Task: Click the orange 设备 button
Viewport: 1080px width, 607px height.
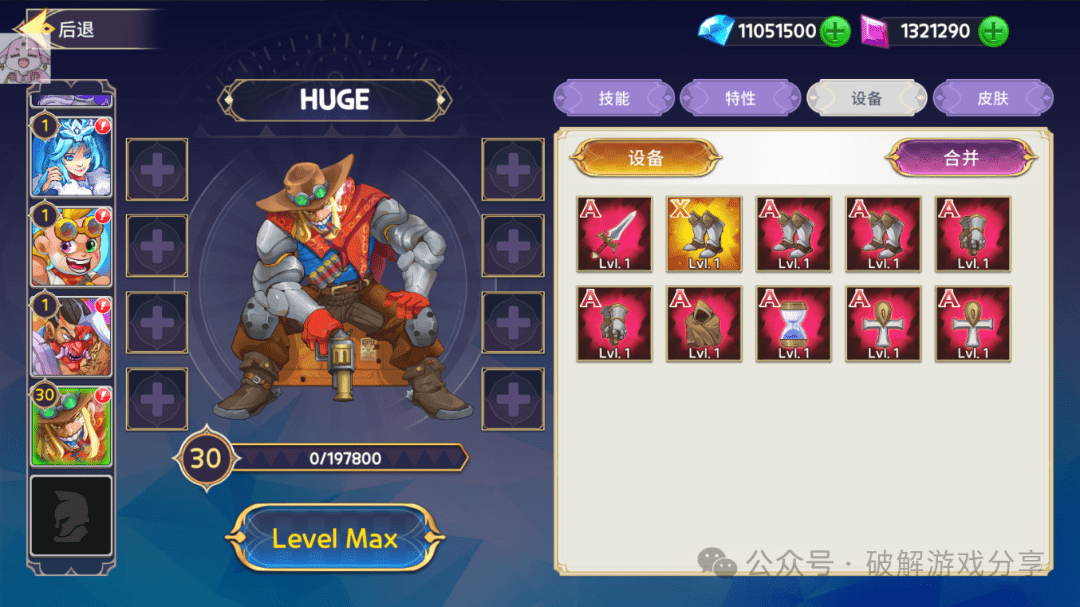Action: coord(645,158)
